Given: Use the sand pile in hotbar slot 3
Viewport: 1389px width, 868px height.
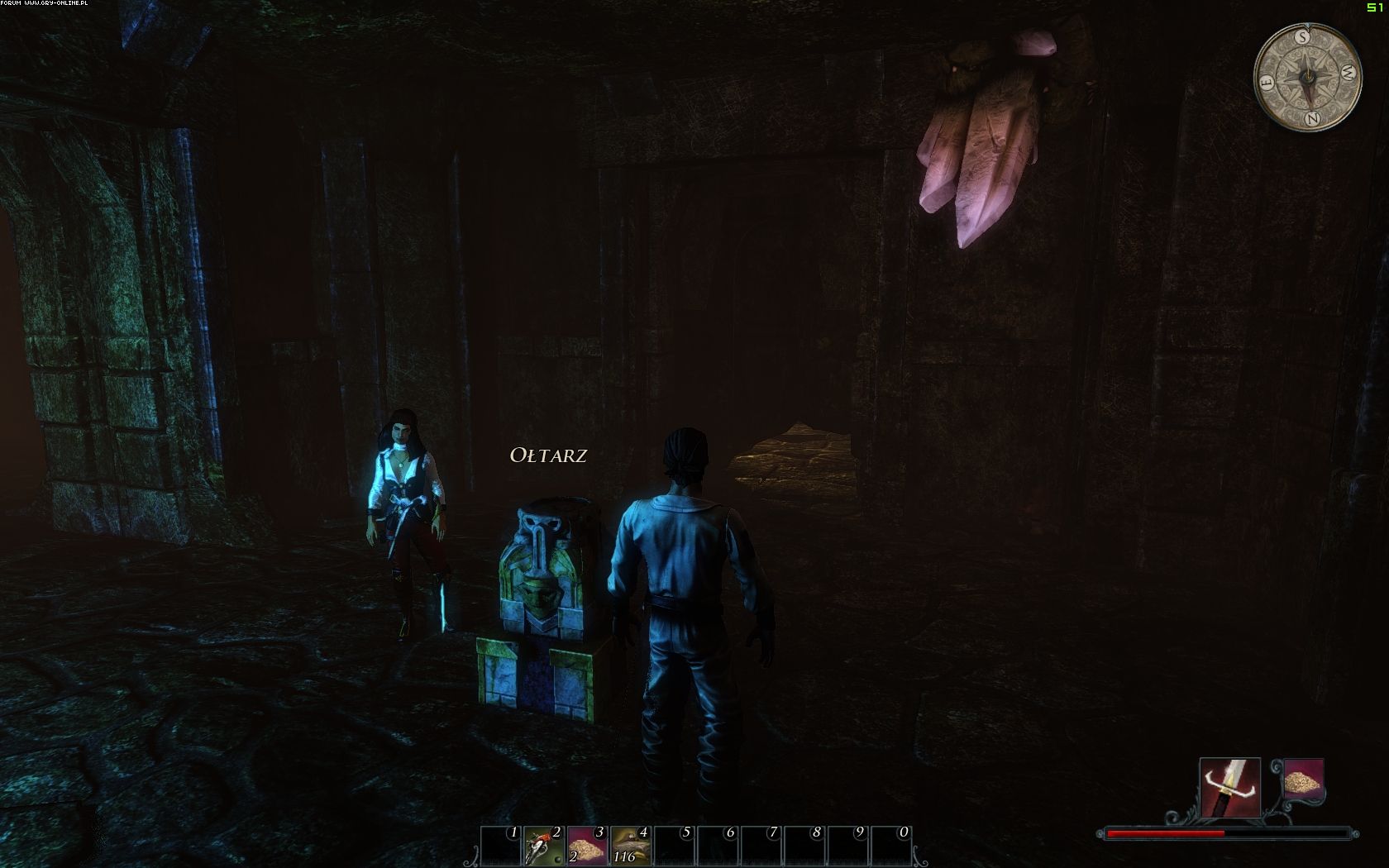Looking at the screenshot, I should click(x=587, y=846).
